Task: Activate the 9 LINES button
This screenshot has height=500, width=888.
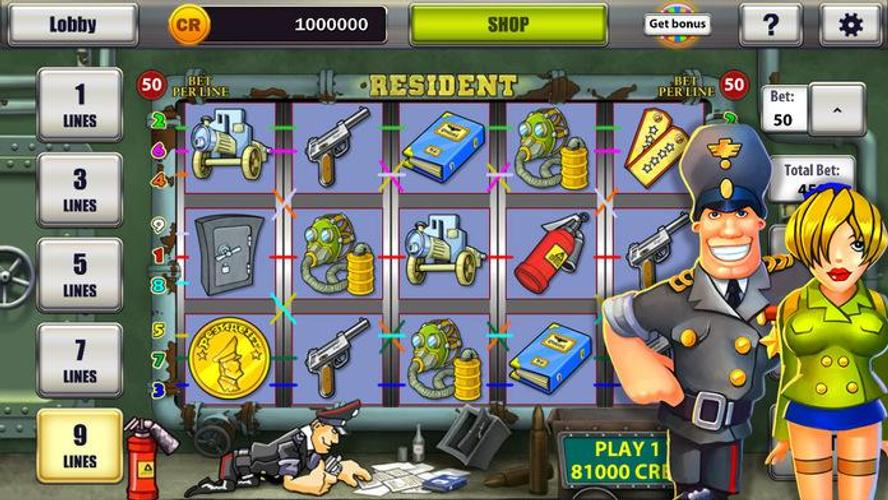Action: tap(80, 445)
